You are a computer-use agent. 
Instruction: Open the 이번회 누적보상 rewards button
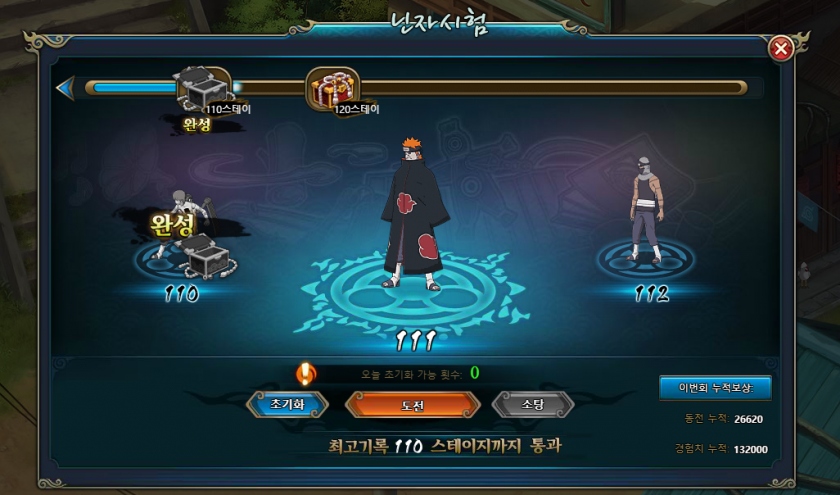point(714,388)
